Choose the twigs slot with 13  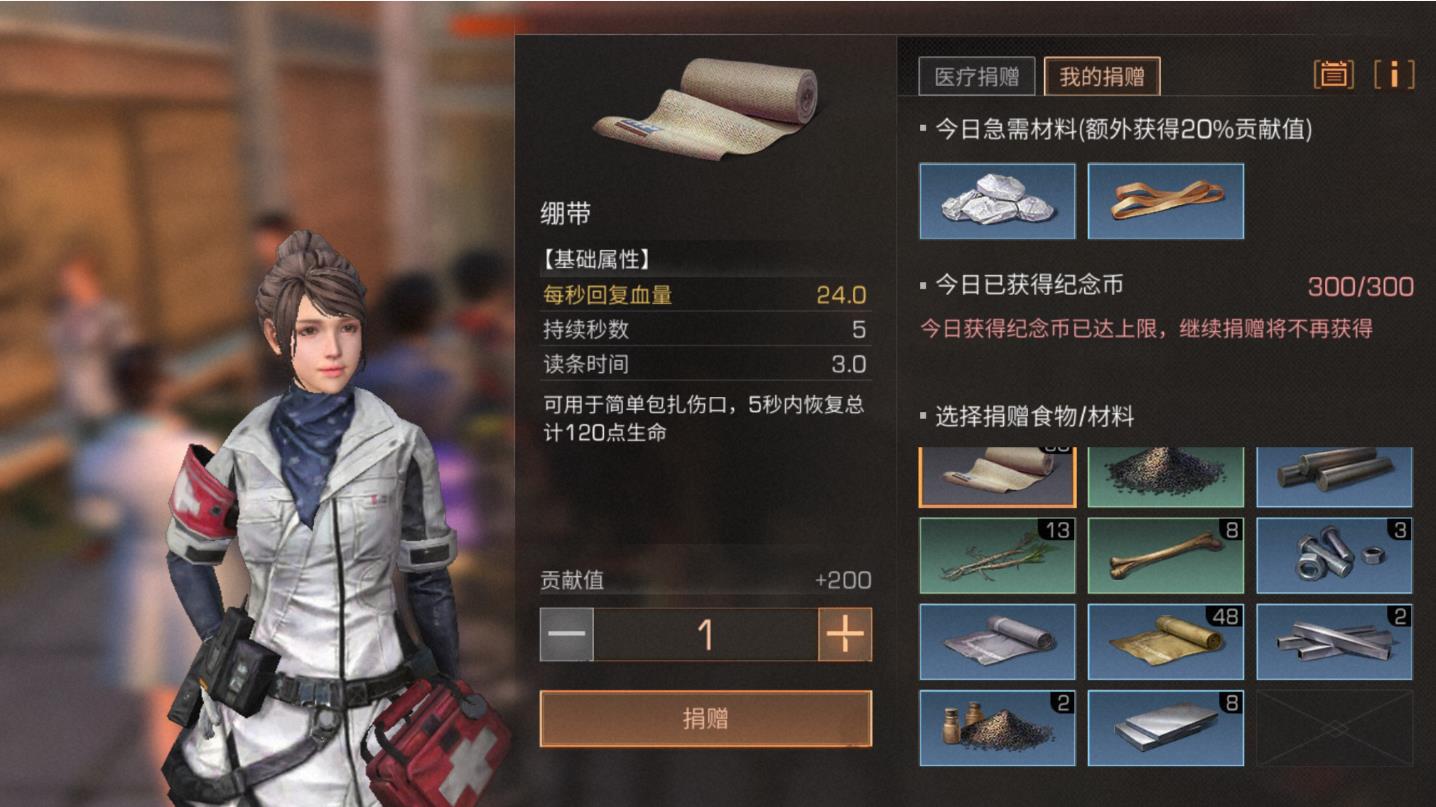coord(997,555)
